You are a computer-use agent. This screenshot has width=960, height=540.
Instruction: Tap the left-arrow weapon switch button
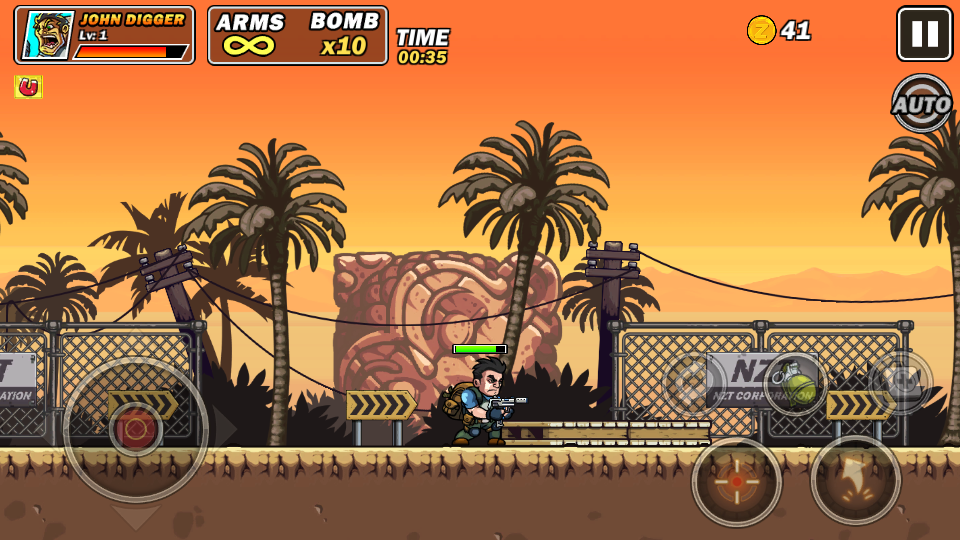[694, 385]
